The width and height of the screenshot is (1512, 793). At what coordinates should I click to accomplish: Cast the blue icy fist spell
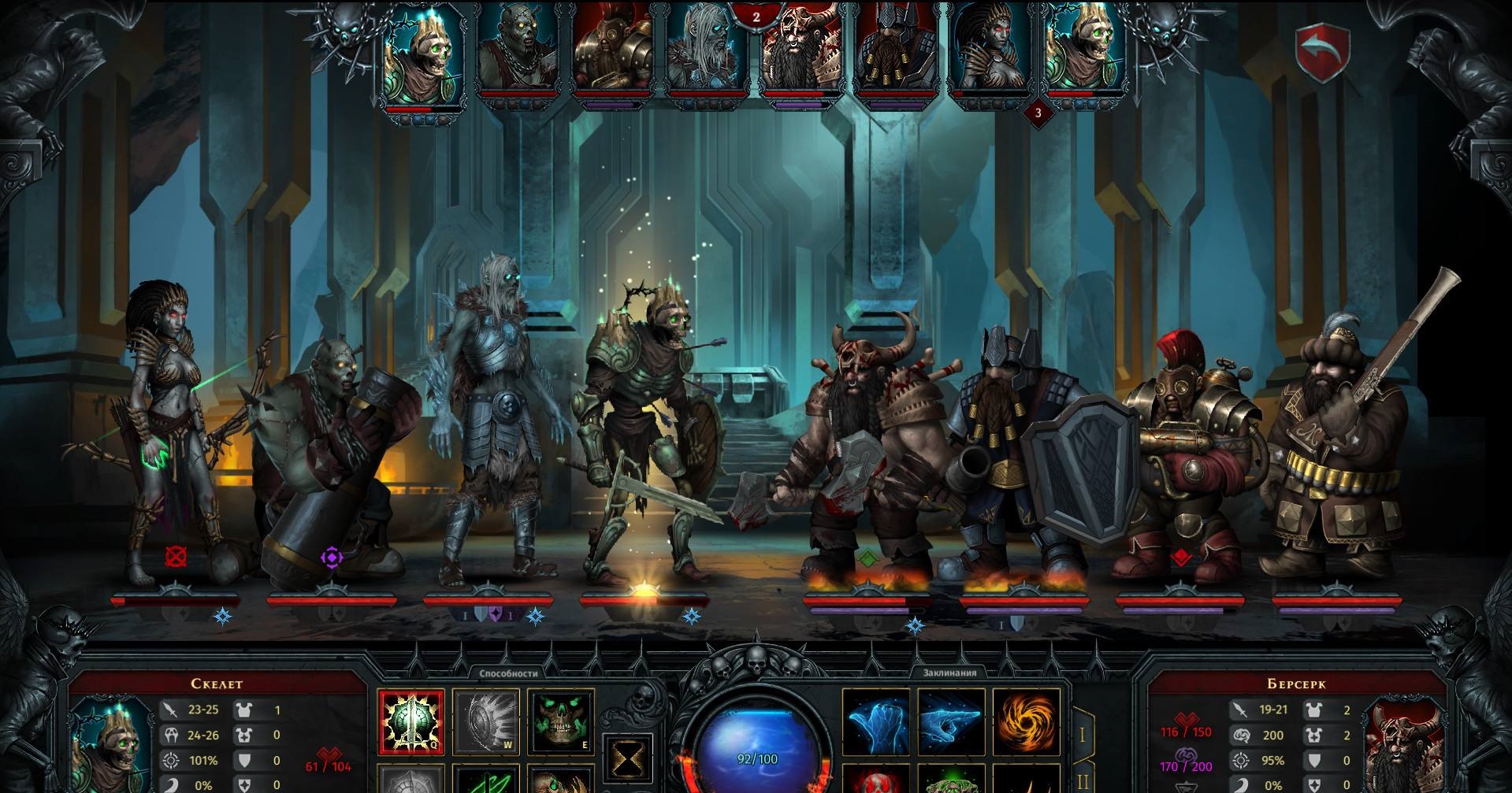coord(877,722)
